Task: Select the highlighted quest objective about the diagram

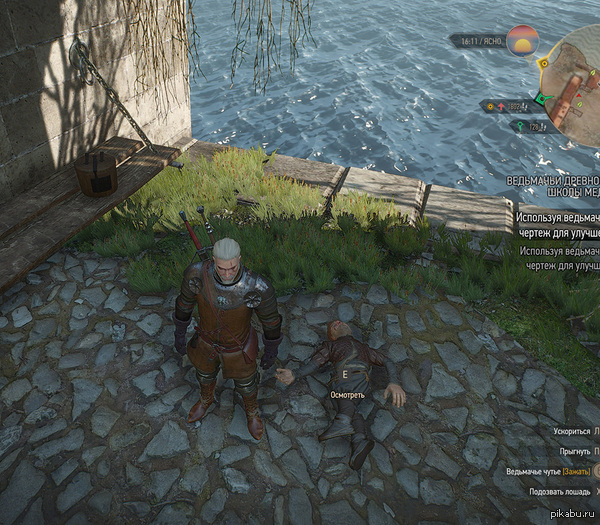Action: (558, 223)
